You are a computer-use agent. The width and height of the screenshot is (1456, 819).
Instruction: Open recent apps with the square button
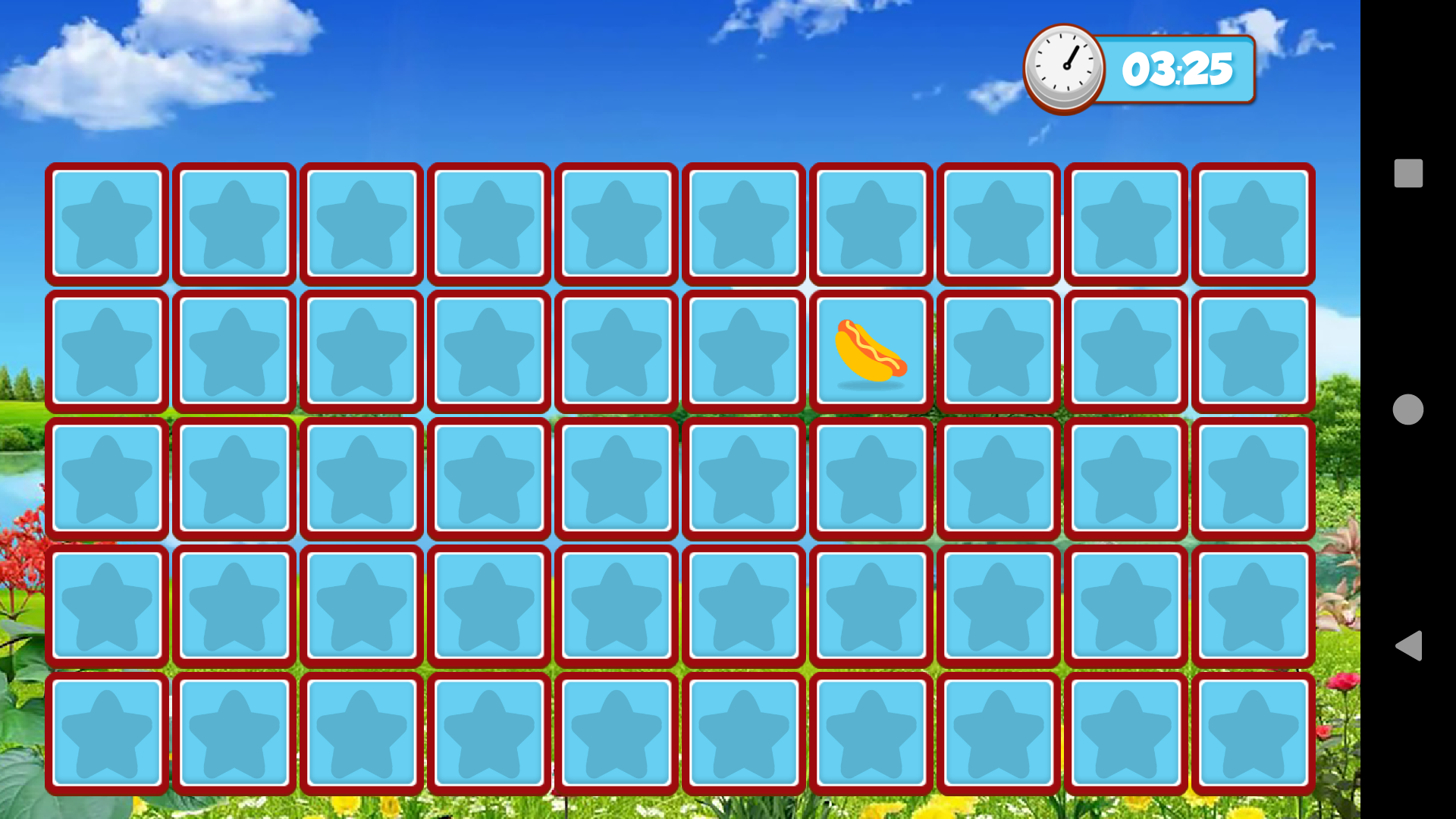pos(1409,172)
